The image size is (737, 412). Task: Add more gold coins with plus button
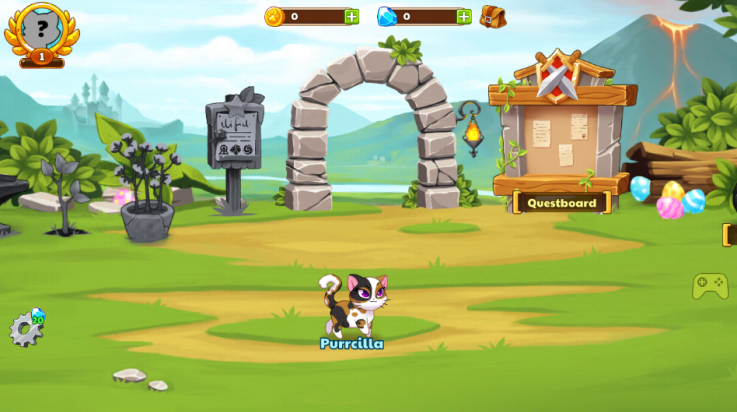351,16
